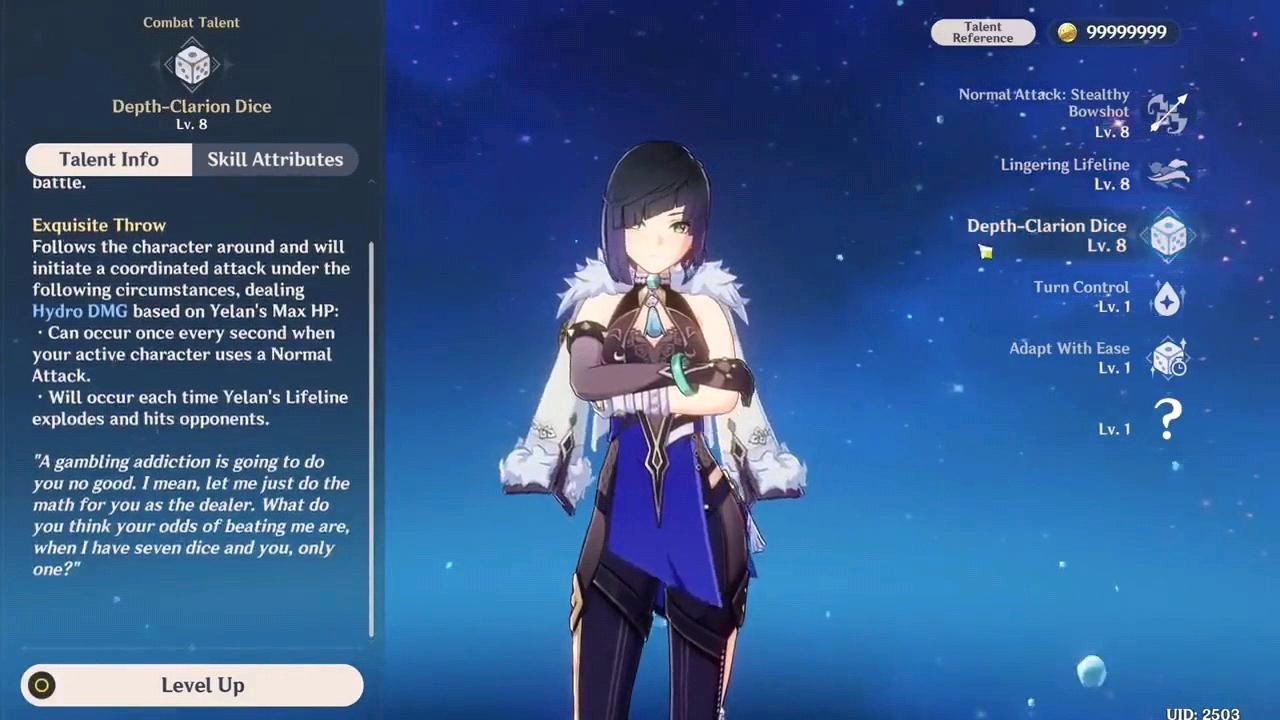
Task: Select the Depth-Clarion Dice talent
Action: [1167, 236]
